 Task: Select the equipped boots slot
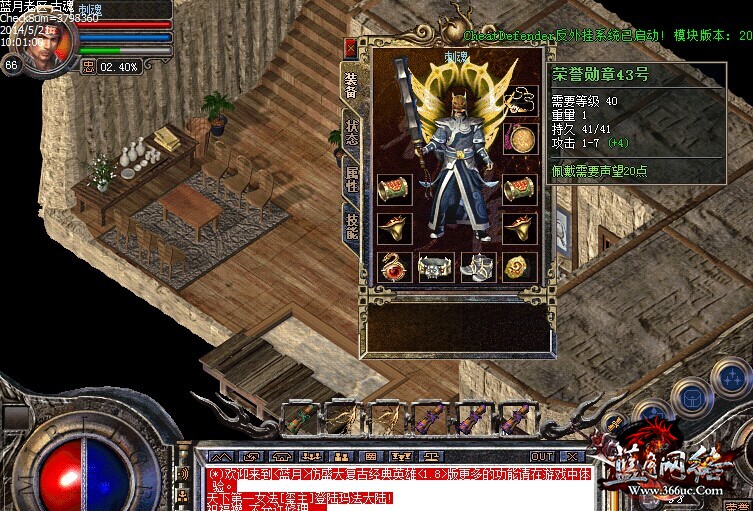(x=477, y=267)
